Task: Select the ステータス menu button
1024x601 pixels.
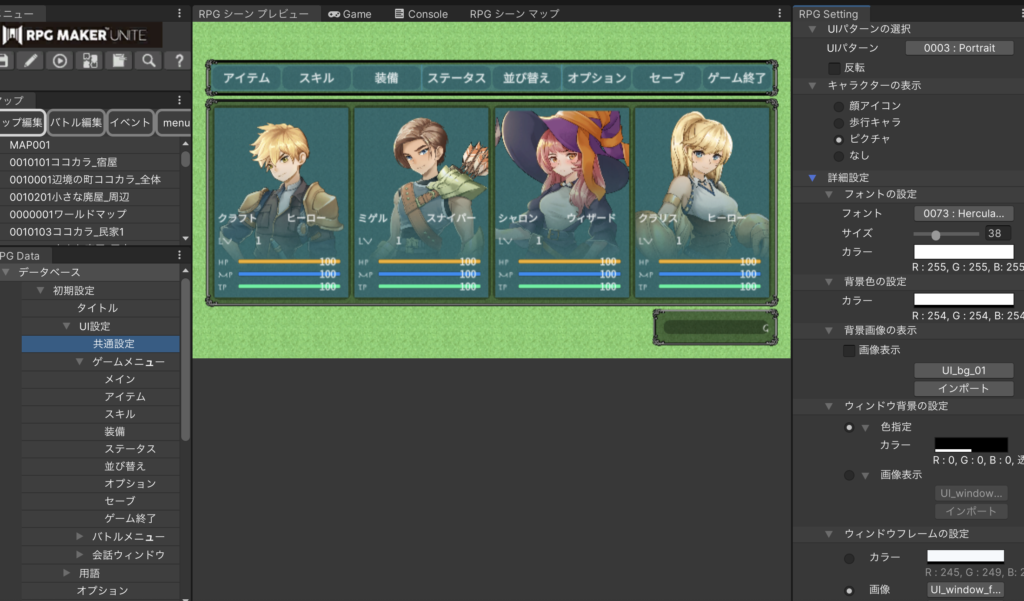Action: pos(456,78)
